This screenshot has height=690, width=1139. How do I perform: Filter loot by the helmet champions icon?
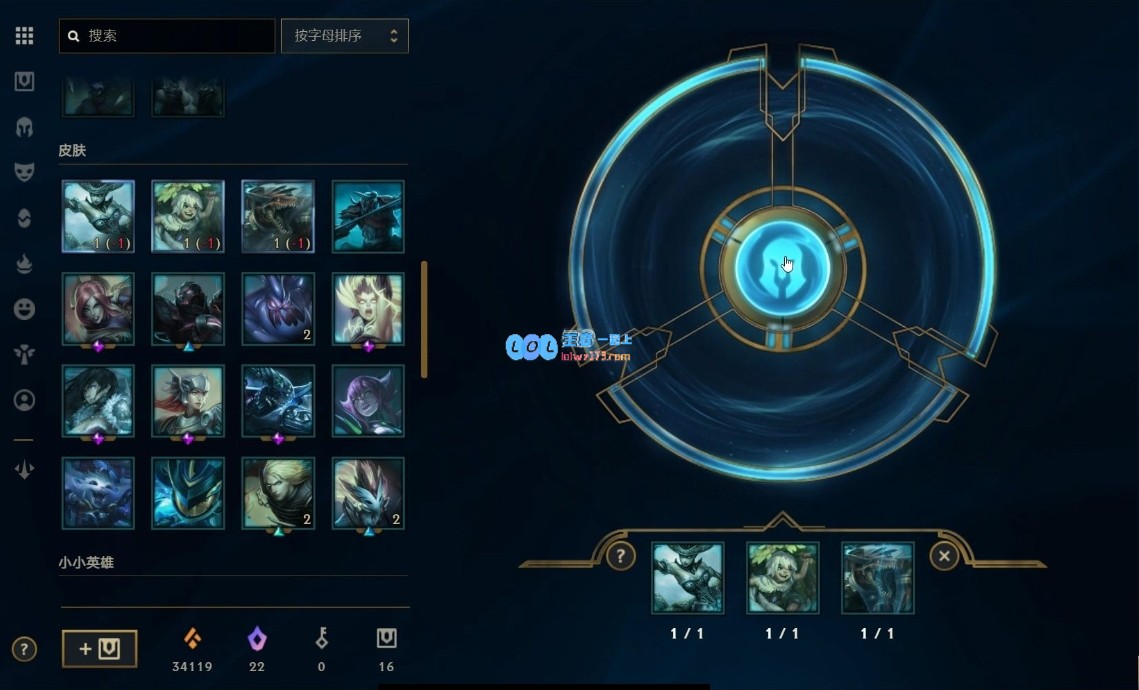[x=25, y=127]
